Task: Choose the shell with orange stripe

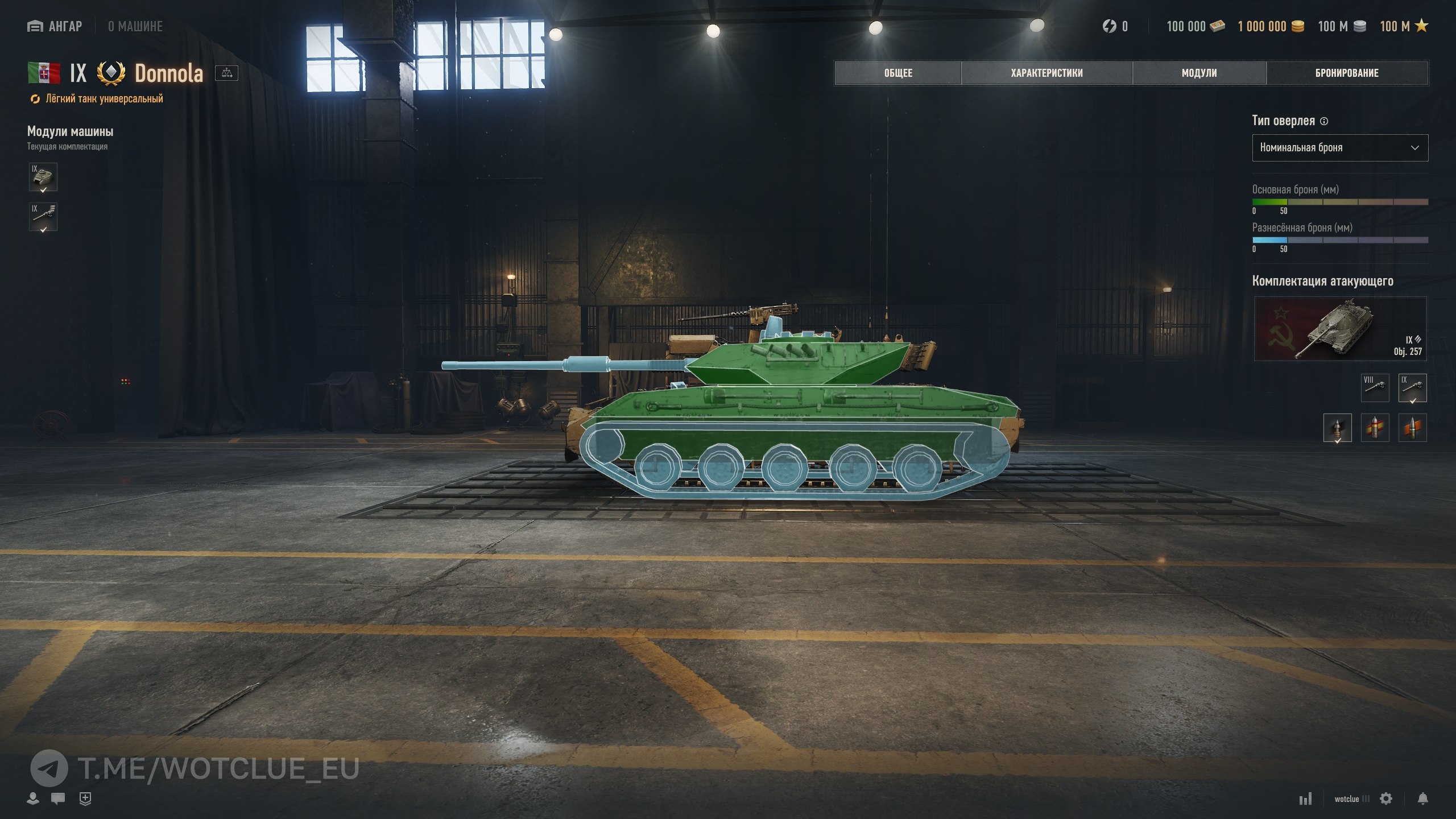Action: (1412, 428)
